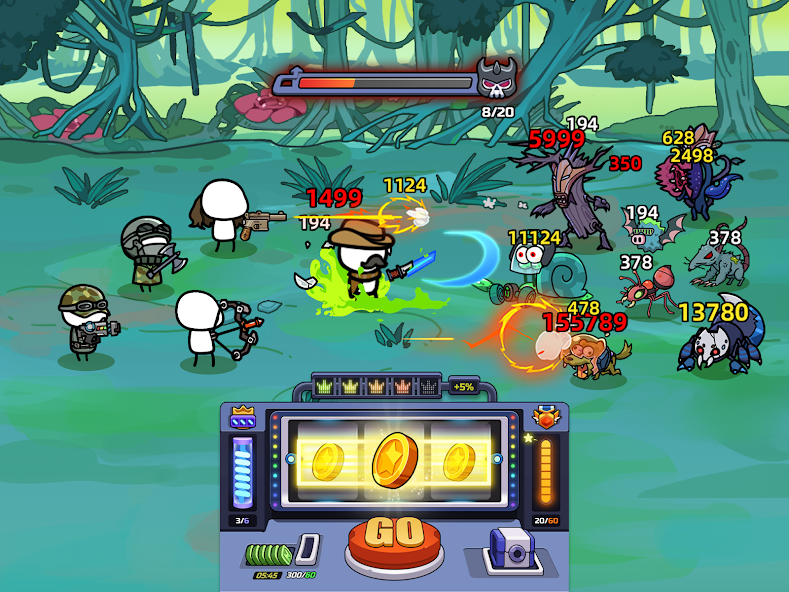Click the +5% bonus indicator
The image size is (789, 592).
[x=463, y=386]
